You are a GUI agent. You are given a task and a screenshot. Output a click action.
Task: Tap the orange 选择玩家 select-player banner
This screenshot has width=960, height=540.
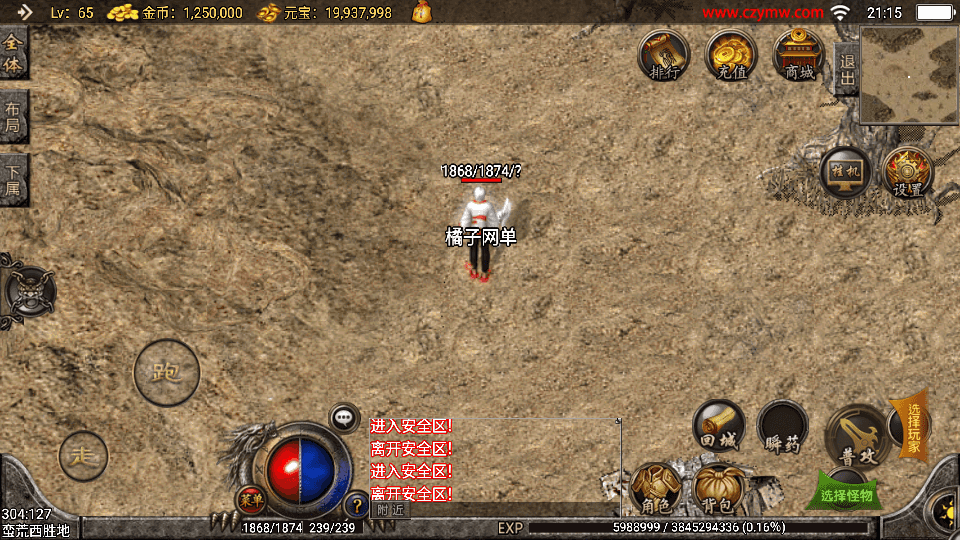[x=914, y=425]
